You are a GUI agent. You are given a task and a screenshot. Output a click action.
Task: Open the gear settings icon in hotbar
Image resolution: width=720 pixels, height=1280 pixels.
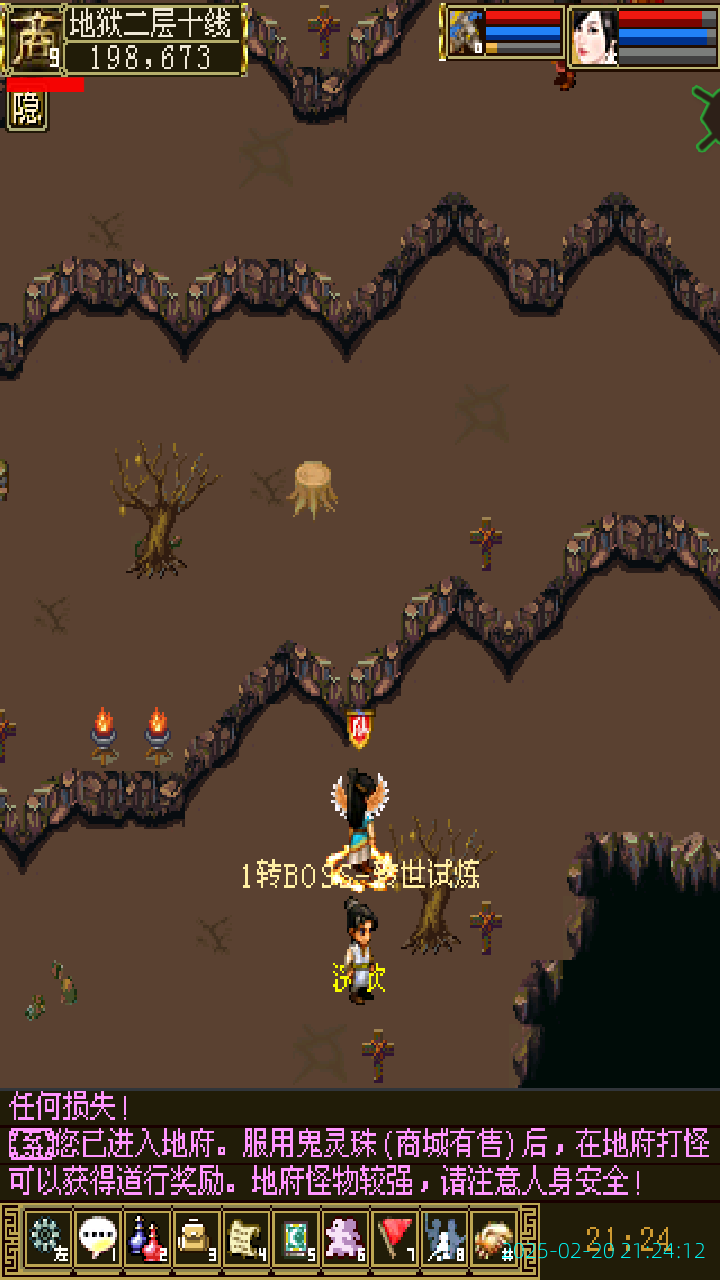pyautogui.click(x=46, y=1238)
